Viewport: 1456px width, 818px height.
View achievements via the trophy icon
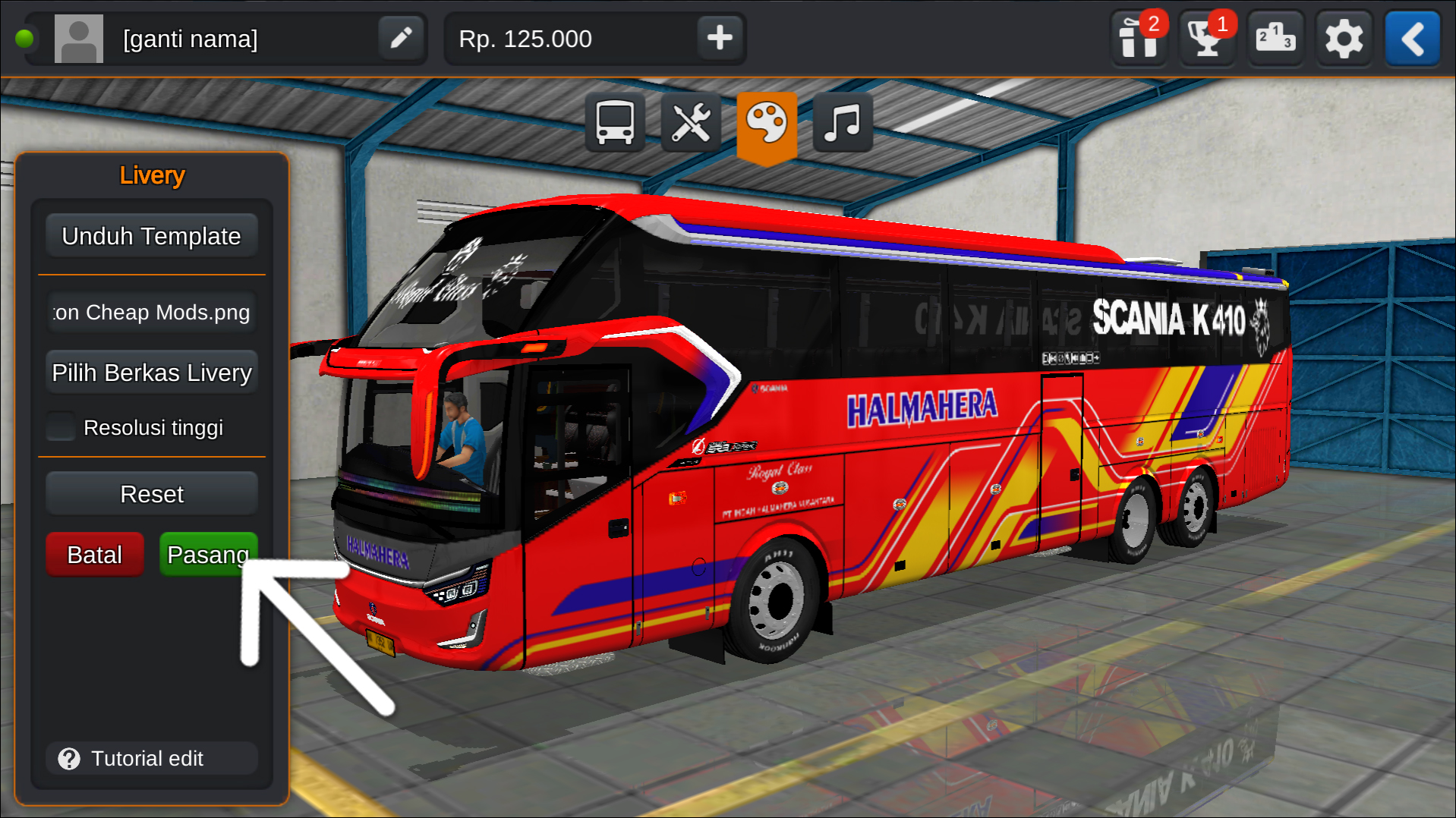click(x=1205, y=38)
